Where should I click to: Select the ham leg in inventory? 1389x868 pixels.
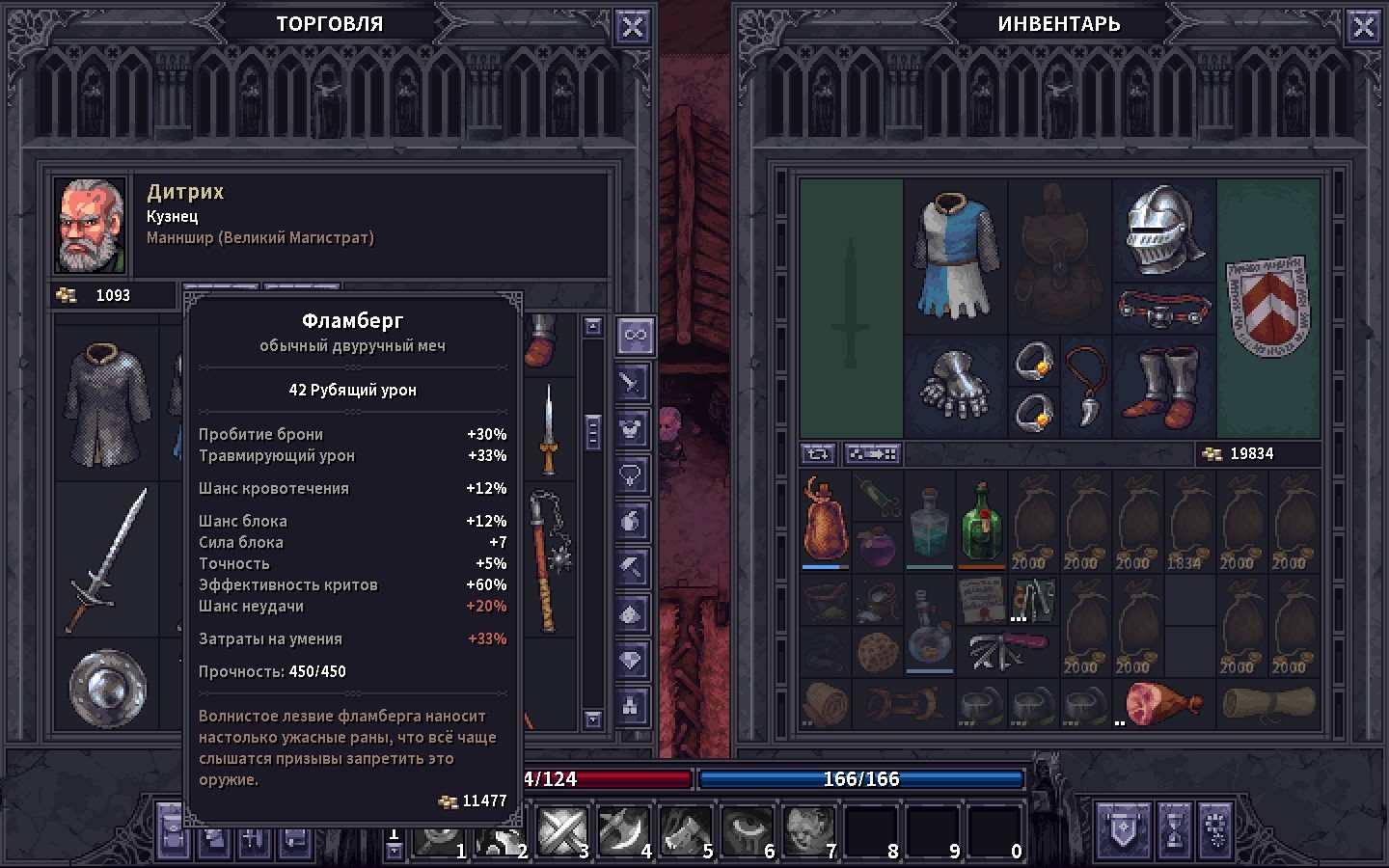[1161, 703]
